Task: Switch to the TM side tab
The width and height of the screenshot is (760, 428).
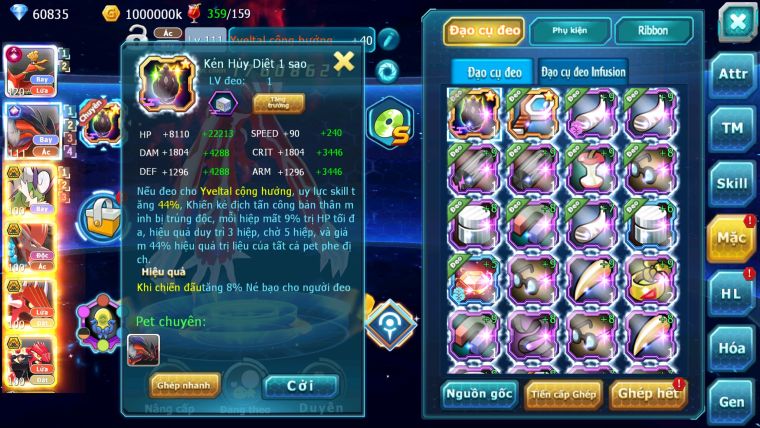Action: (733, 128)
